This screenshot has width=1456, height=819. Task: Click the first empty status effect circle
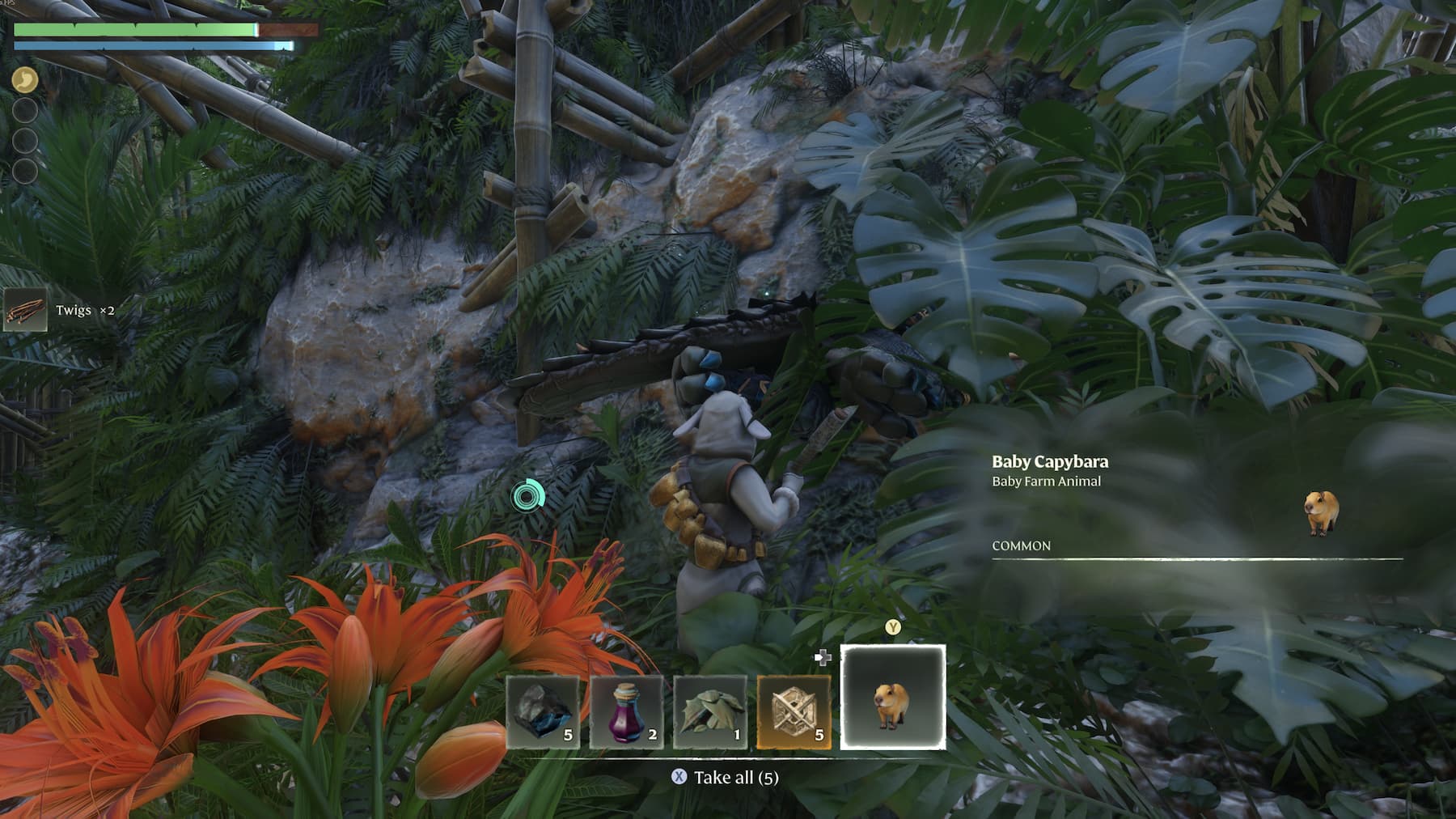click(x=24, y=110)
